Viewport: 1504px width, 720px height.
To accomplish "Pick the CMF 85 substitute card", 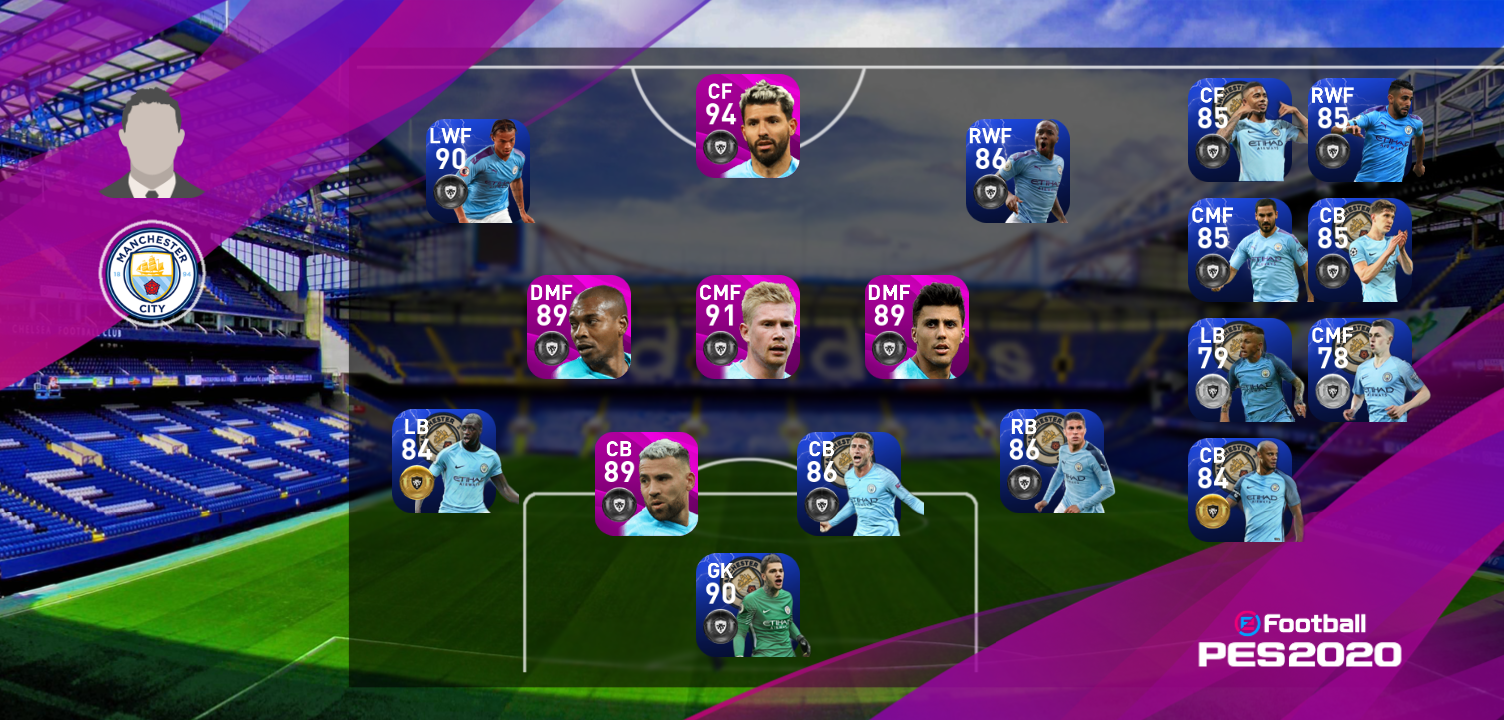I will pos(1239,250).
